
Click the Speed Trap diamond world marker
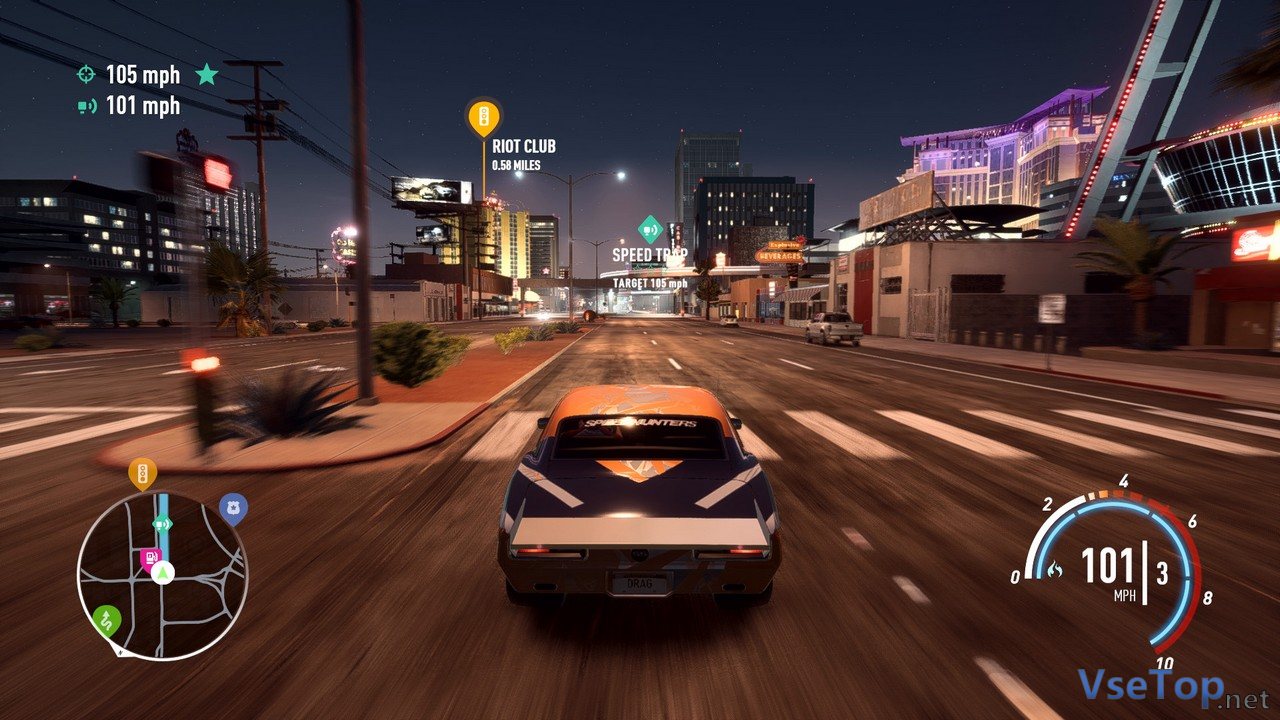click(651, 229)
